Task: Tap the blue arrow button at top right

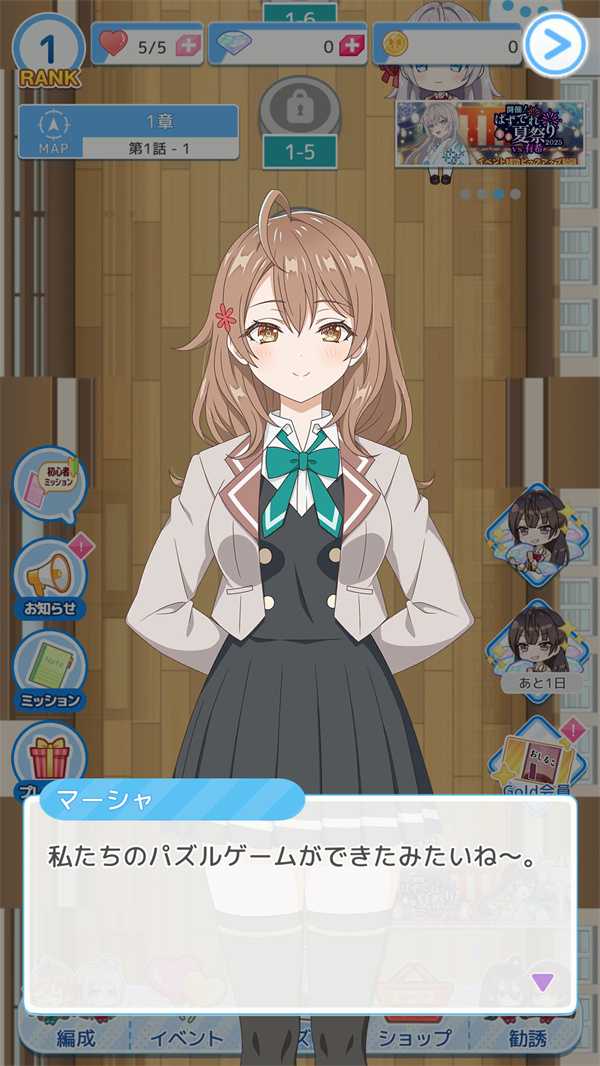Action: point(555,44)
